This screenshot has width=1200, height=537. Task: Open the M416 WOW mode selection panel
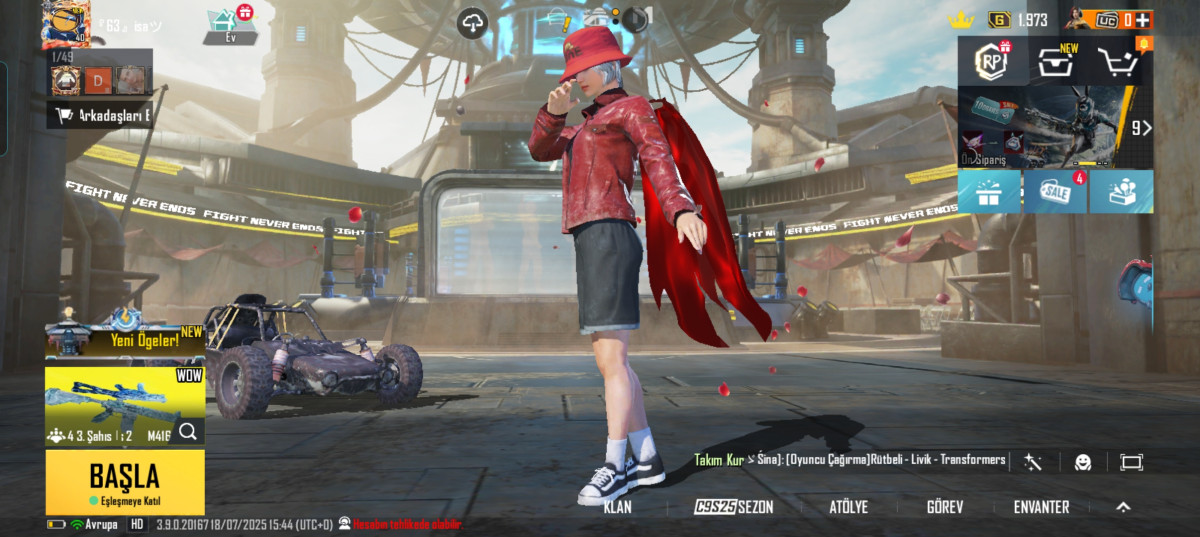[124, 405]
